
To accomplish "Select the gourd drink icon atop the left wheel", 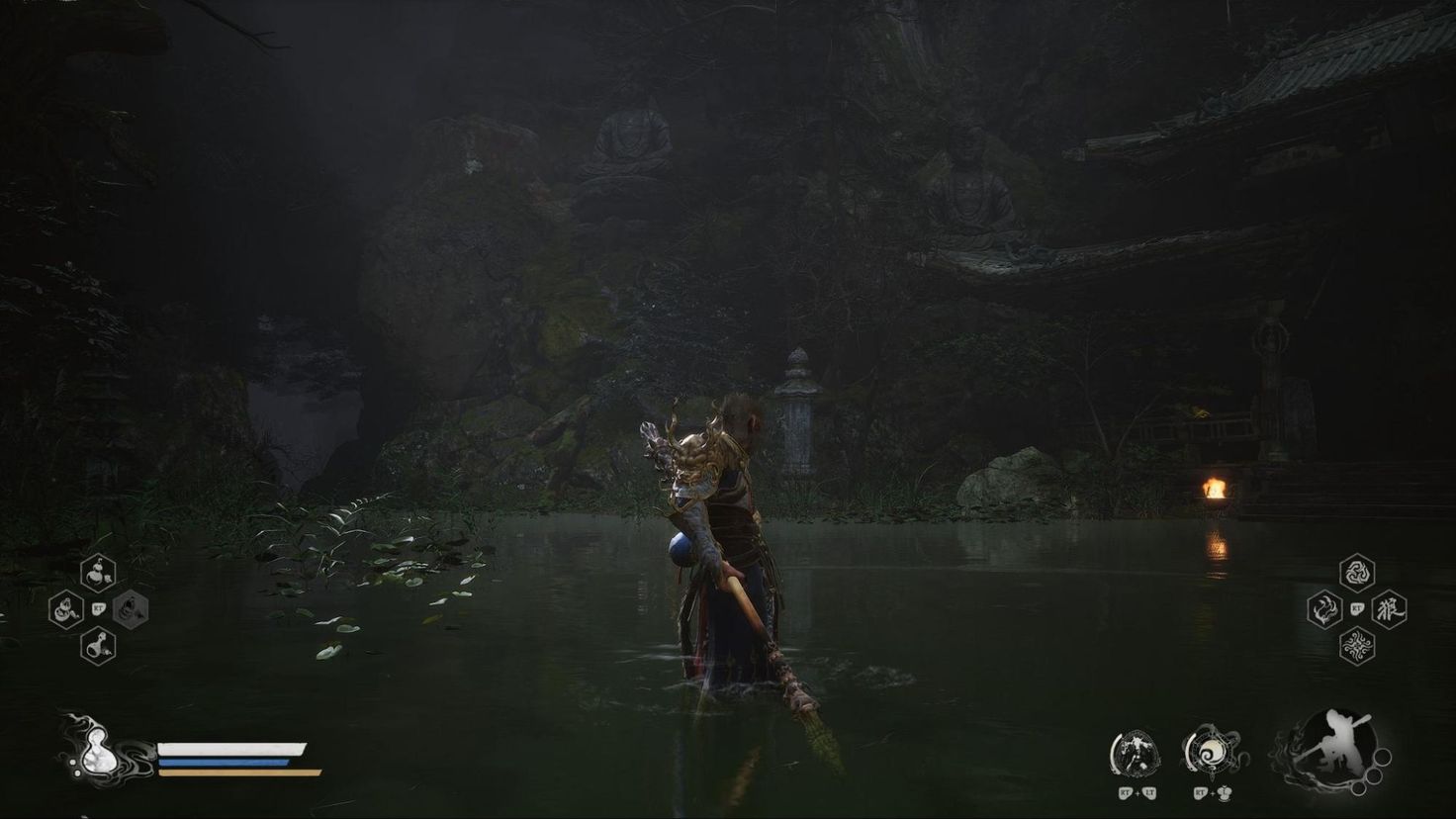I will point(97,572).
